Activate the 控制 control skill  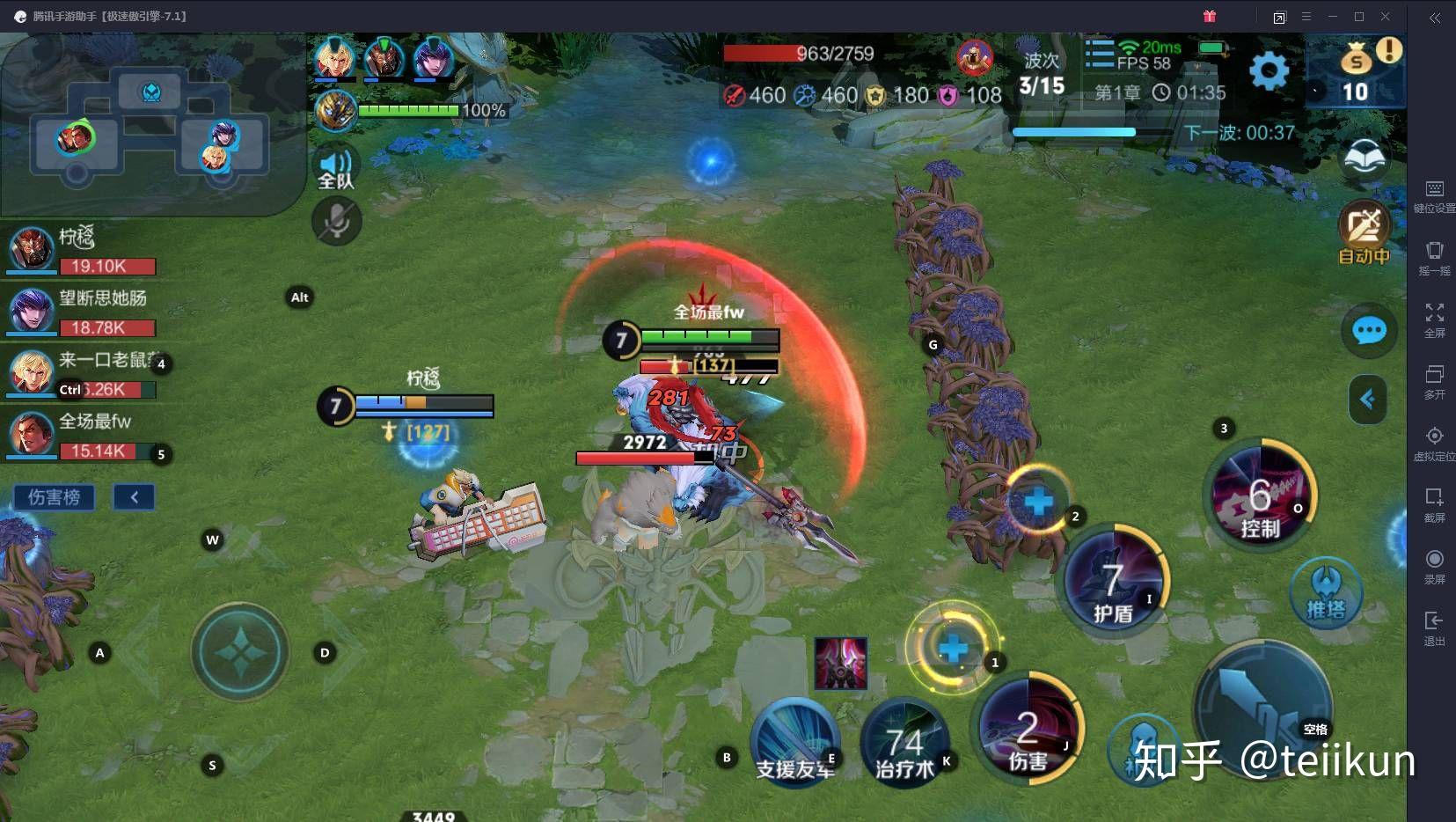tap(1259, 495)
